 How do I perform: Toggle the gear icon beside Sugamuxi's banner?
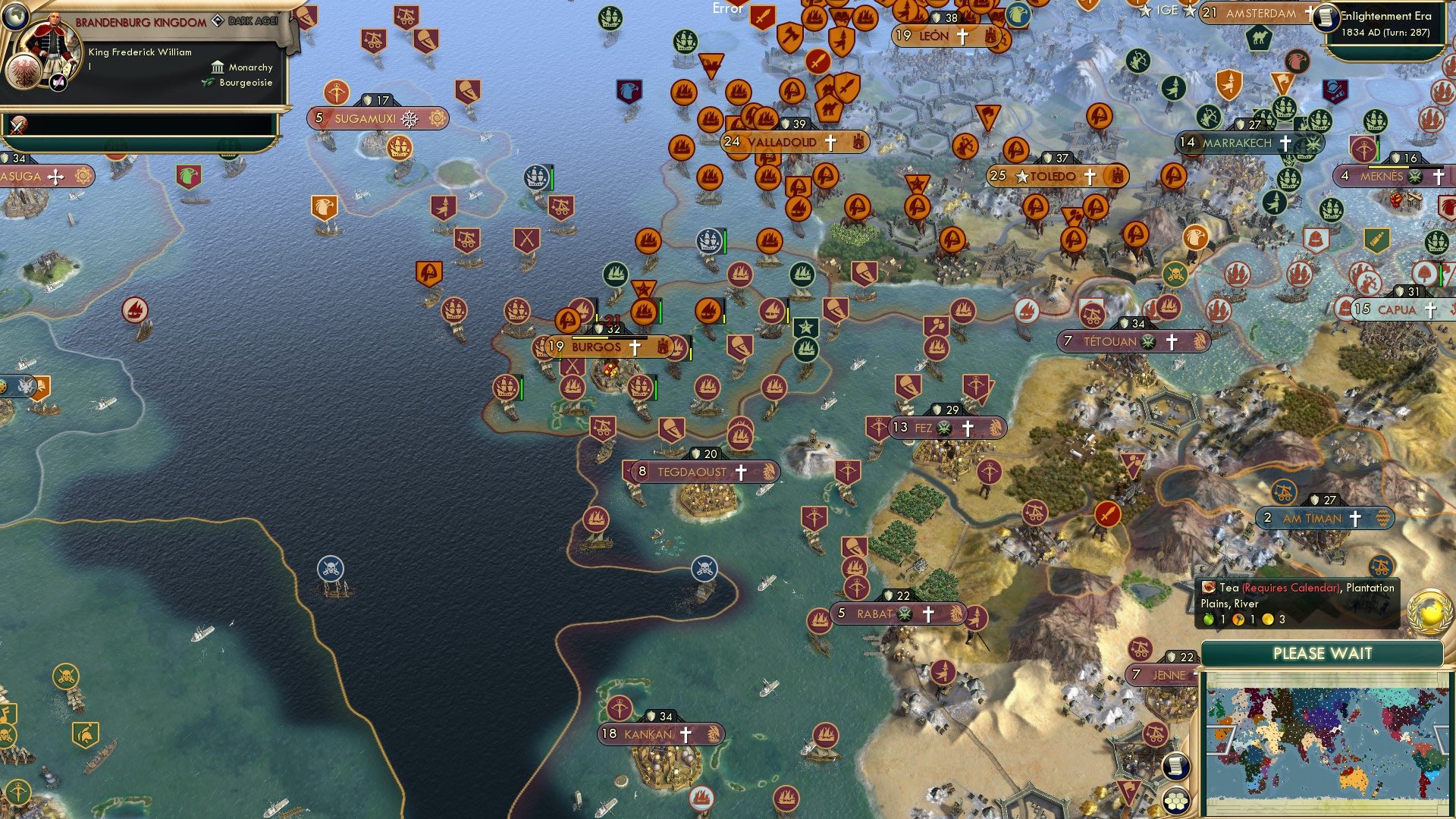pos(436,118)
